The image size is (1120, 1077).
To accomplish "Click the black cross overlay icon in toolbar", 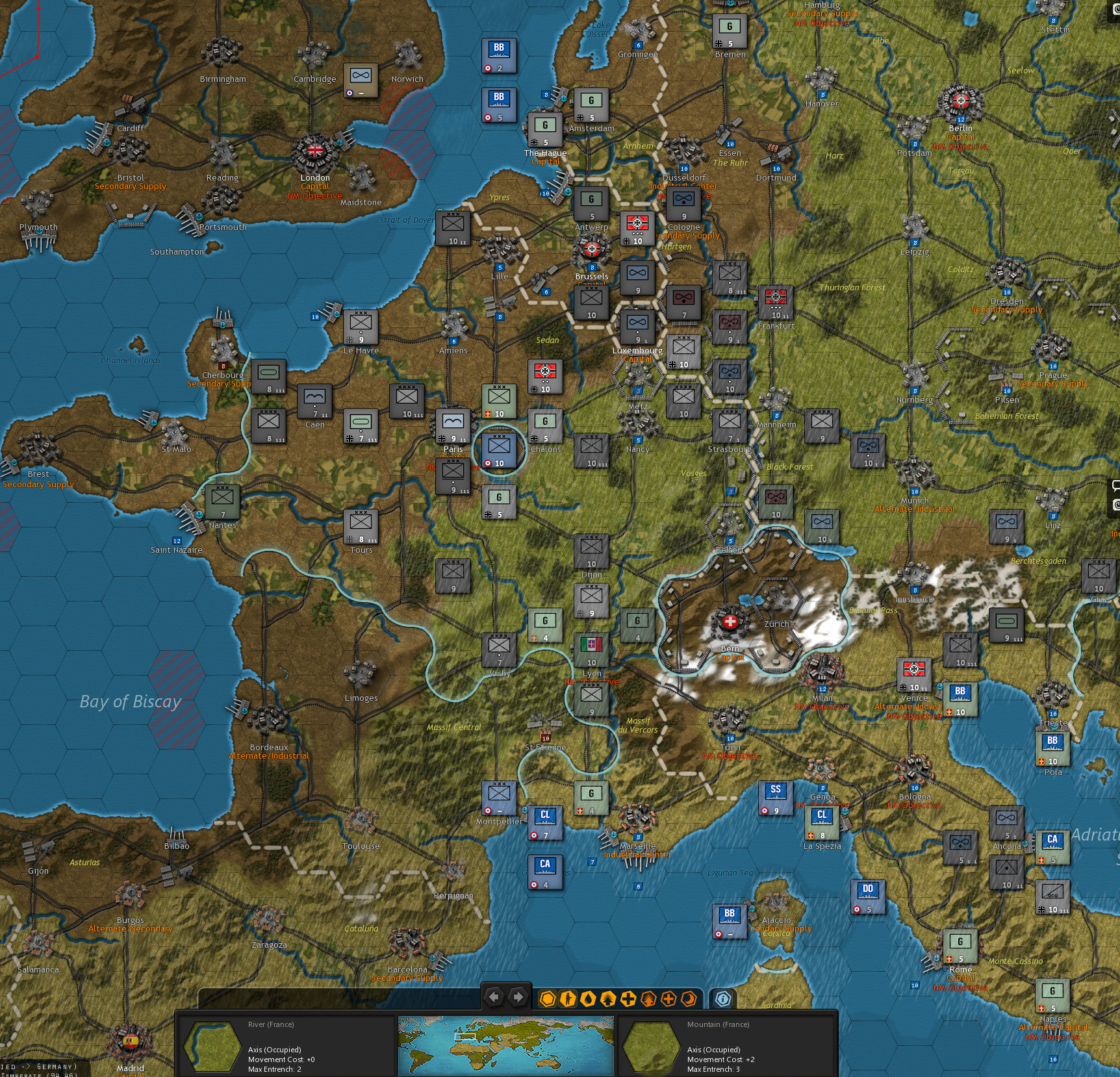I will tap(629, 999).
